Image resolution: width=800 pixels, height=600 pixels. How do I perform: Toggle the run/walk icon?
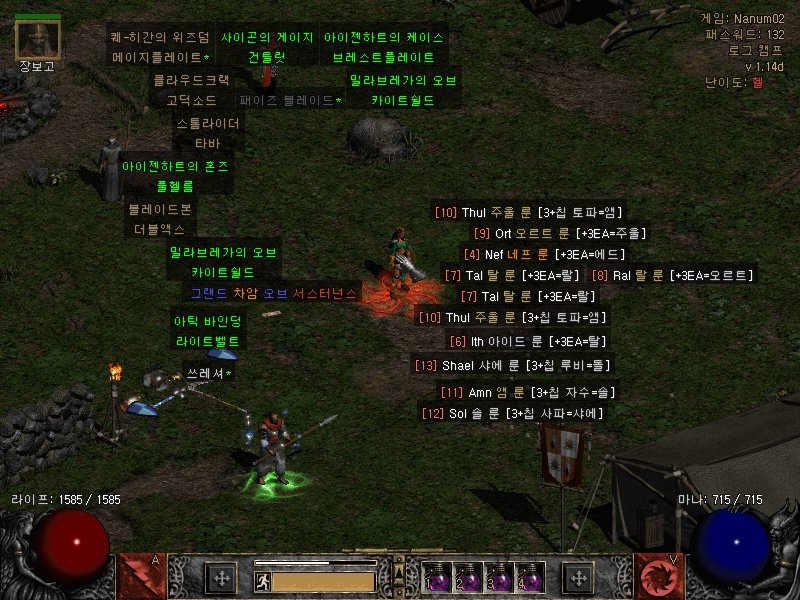tap(261, 580)
